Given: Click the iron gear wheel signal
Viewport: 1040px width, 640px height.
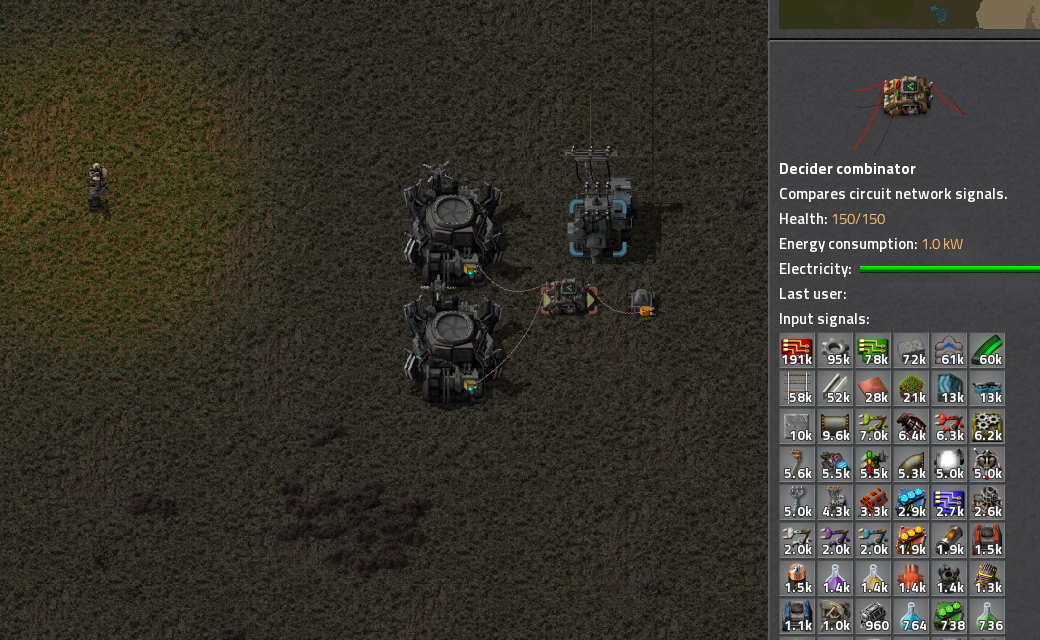Looking at the screenshot, I should pos(835,351).
